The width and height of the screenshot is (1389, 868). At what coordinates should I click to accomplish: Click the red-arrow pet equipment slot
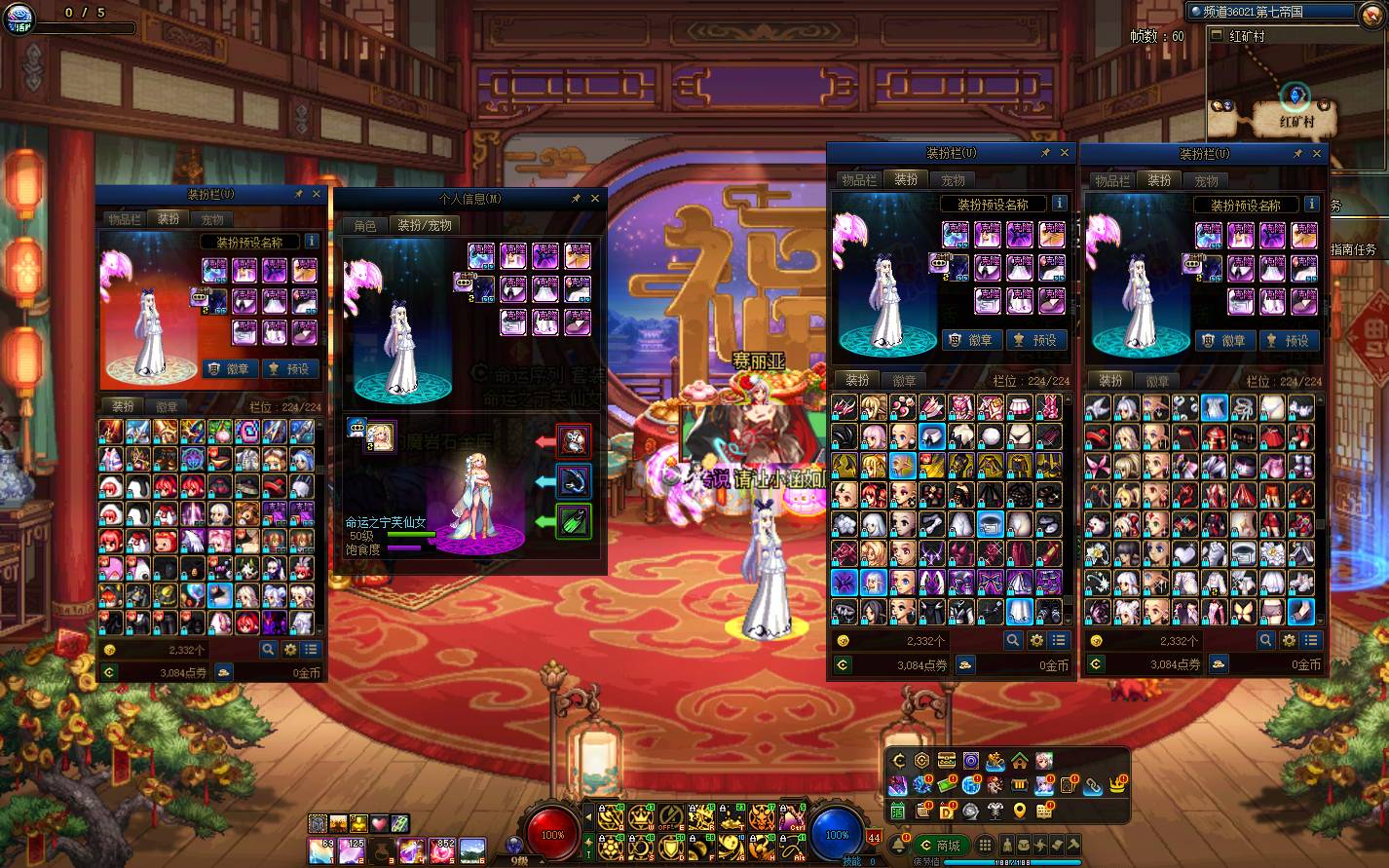click(574, 441)
